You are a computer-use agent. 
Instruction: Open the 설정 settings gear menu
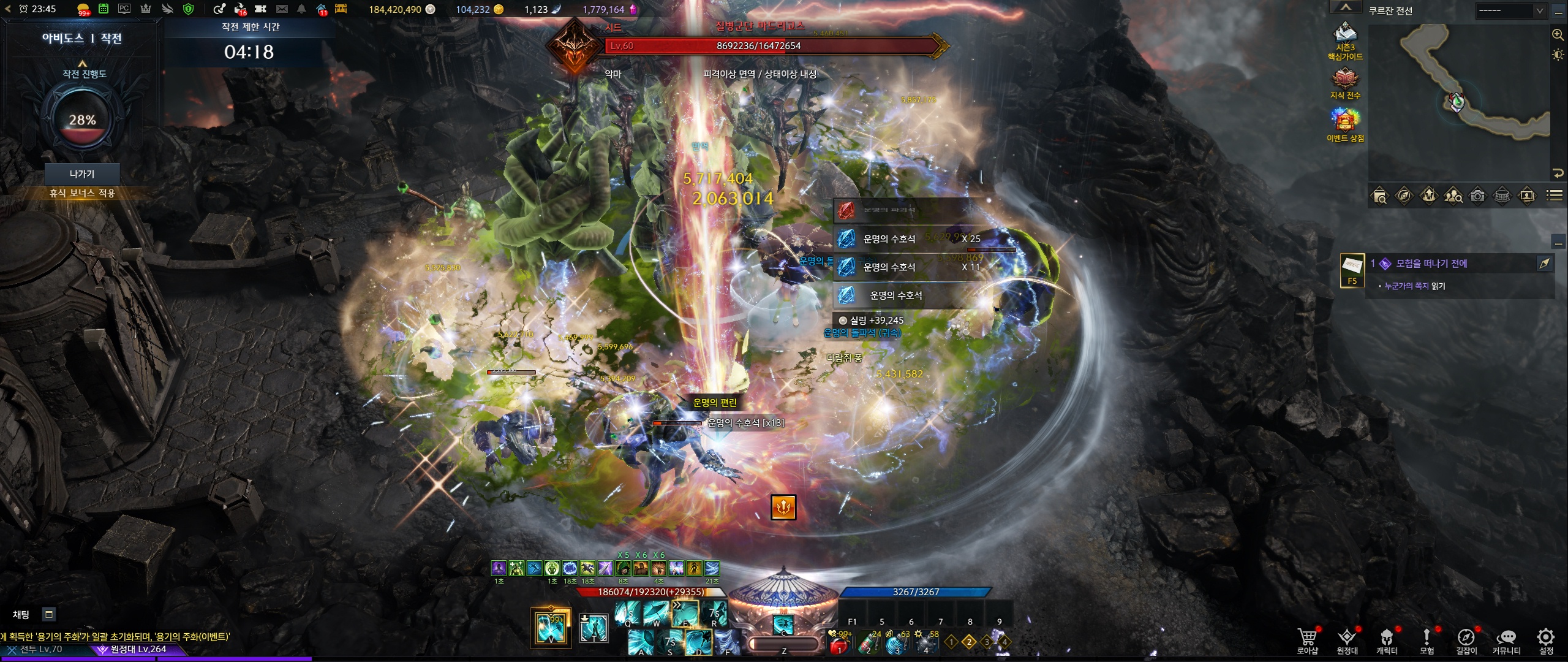point(1546,639)
